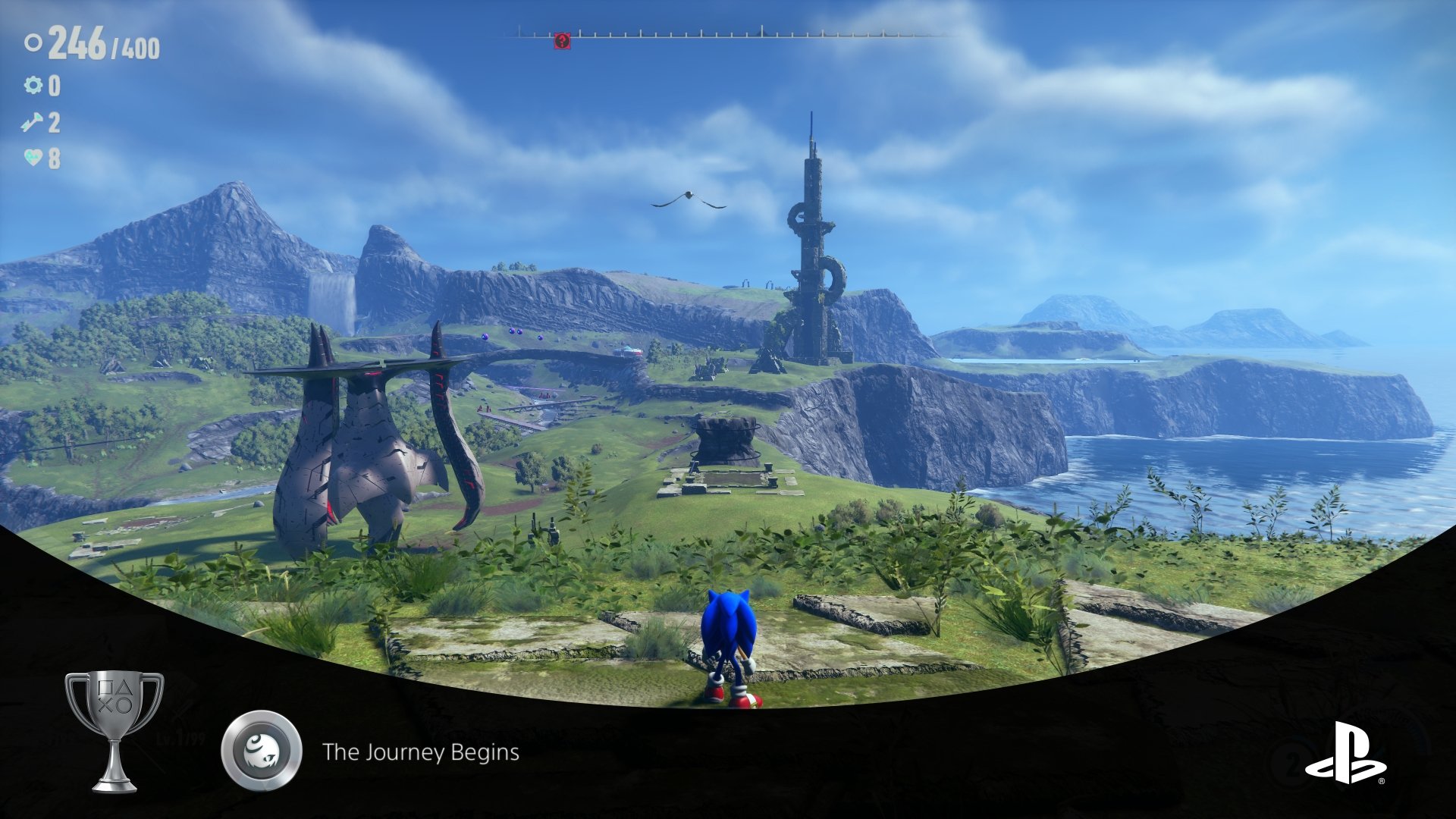This screenshot has width=1456, height=819.
Task: Open "The Journey Begins" trophy notification
Action: click(x=421, y=752)
